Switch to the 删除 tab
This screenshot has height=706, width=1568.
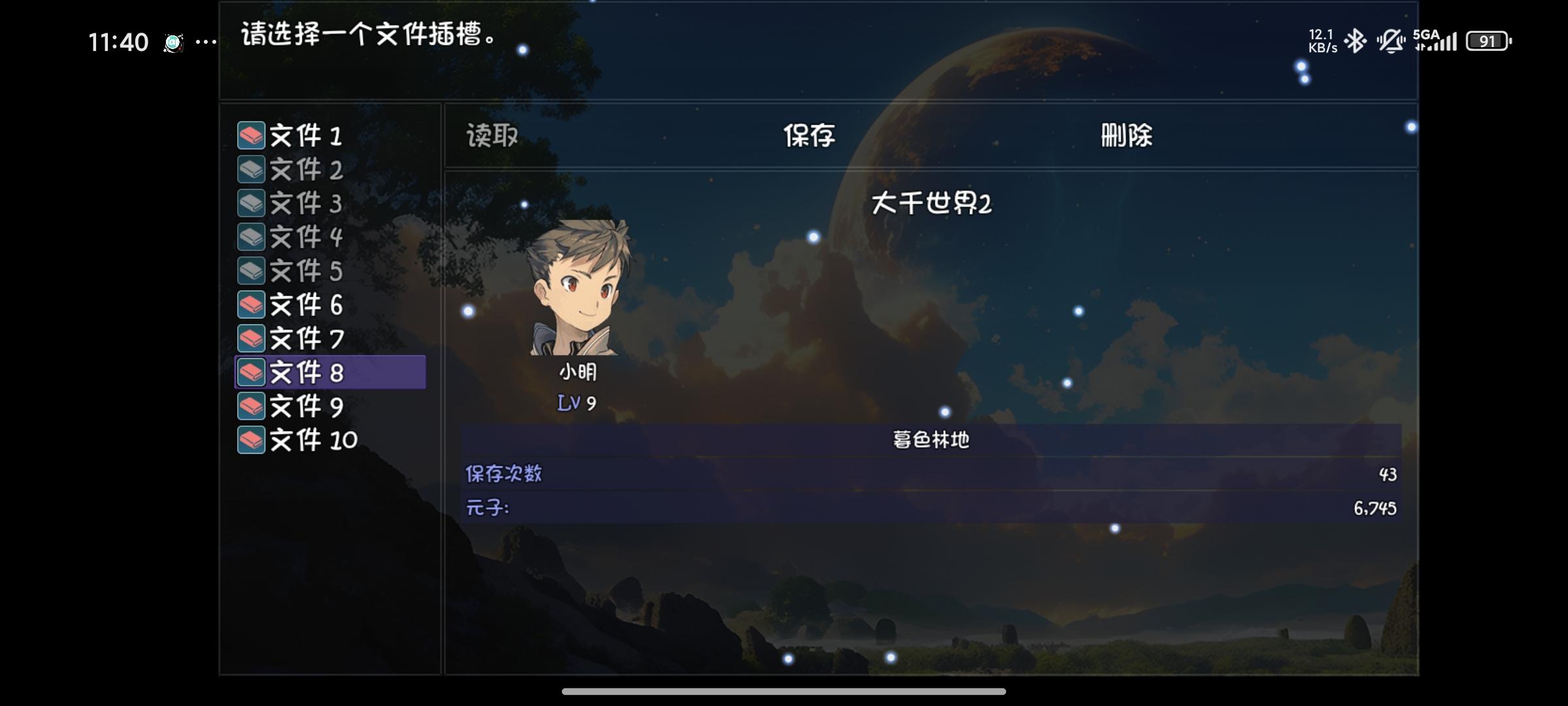pyautogui.click(x=1128, y=135)
